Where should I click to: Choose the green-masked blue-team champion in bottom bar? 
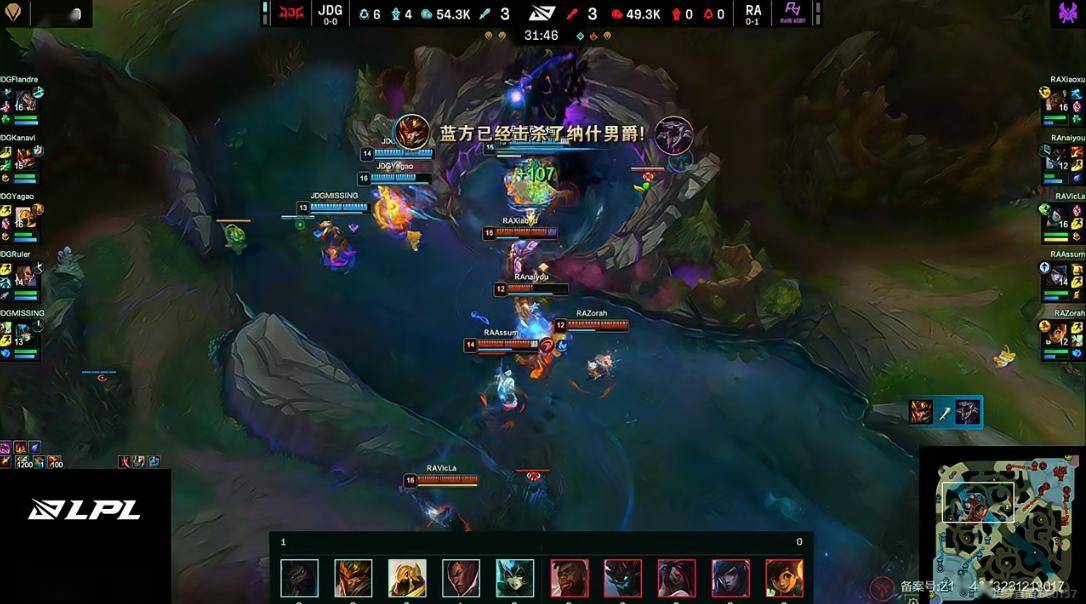point(515,578)
